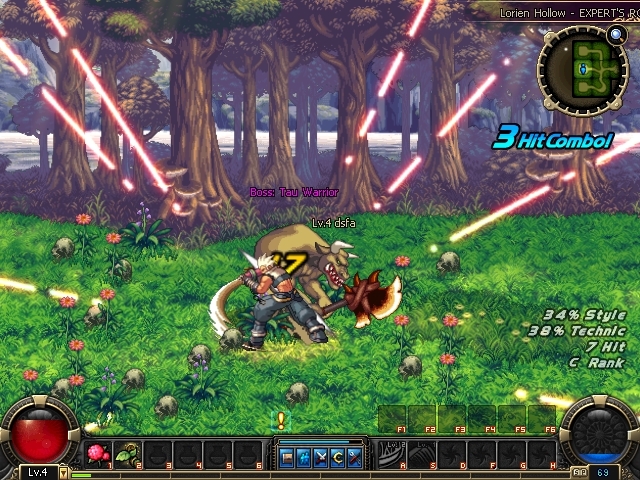Click the minimap magnifying glass button

coord(617,34)
